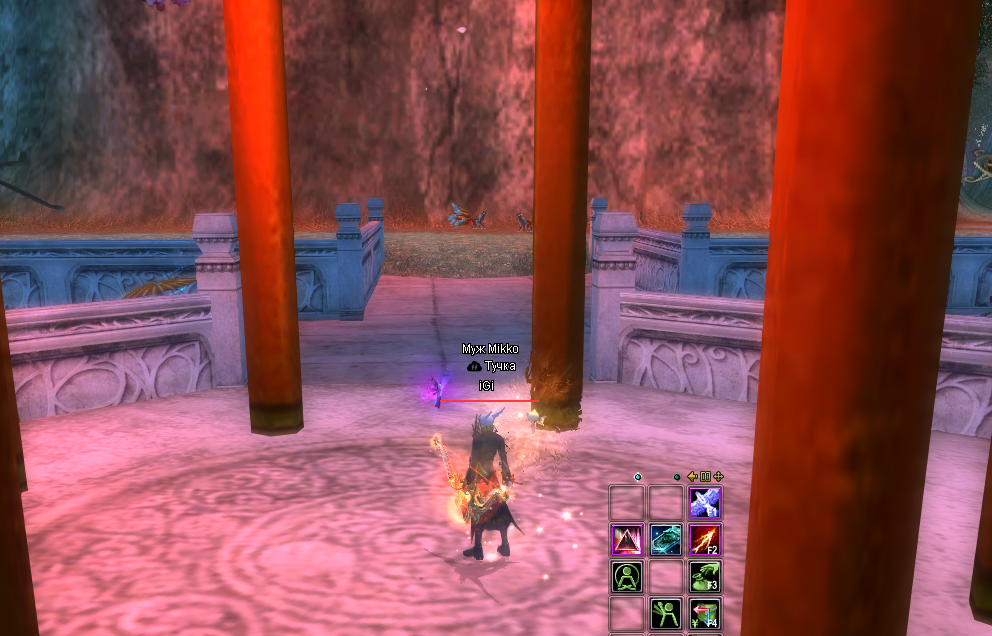Image resolution: width=992 pixels, height=636 pixels.
Task: Use the F2 fiery arrow skill
Action: coord(705,540)
